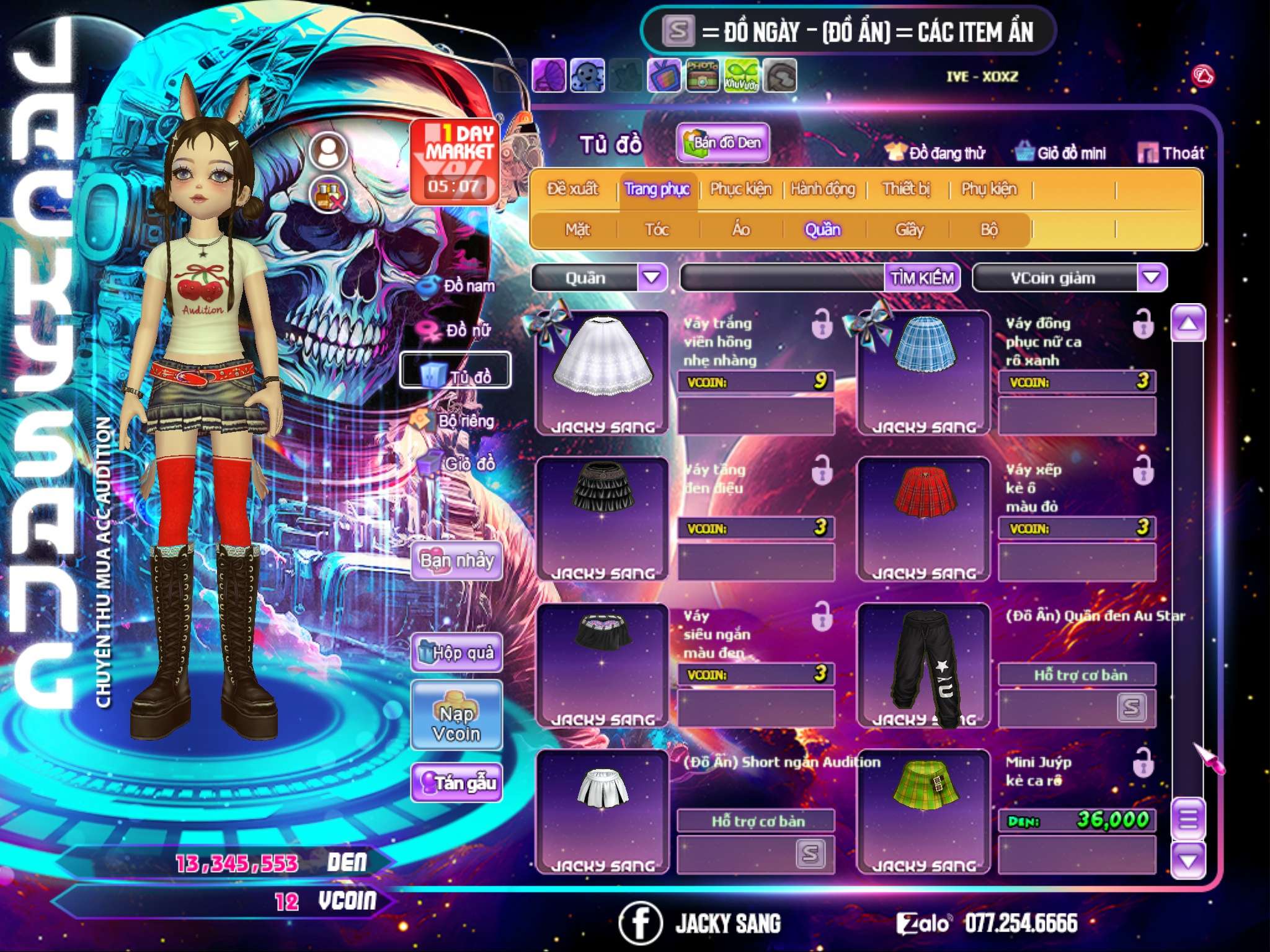This screenshot has height=952, width=1270.
Task: Open the Áo clothing subcategory
Action: pos(740,230)
